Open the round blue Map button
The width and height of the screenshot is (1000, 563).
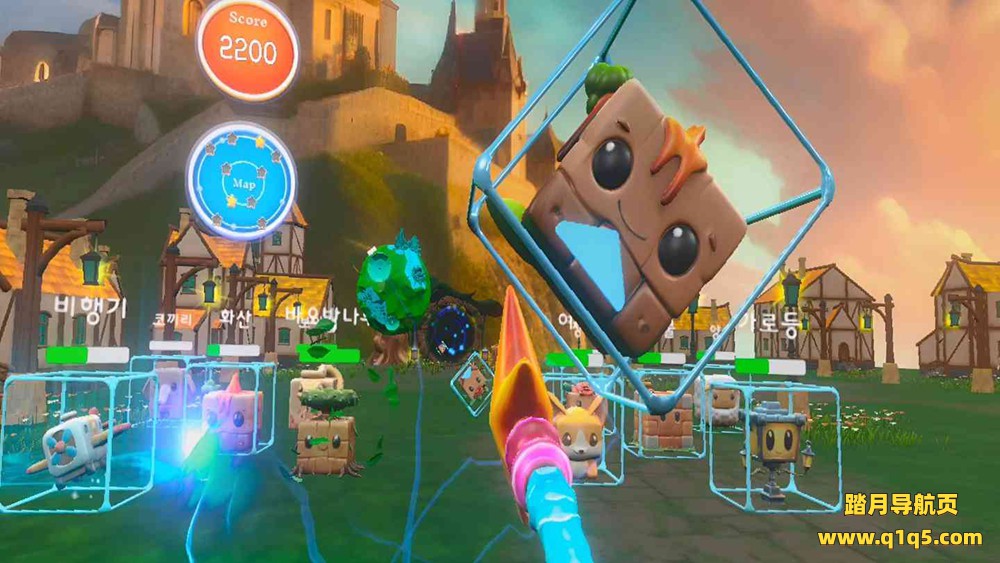click(241, 180)
